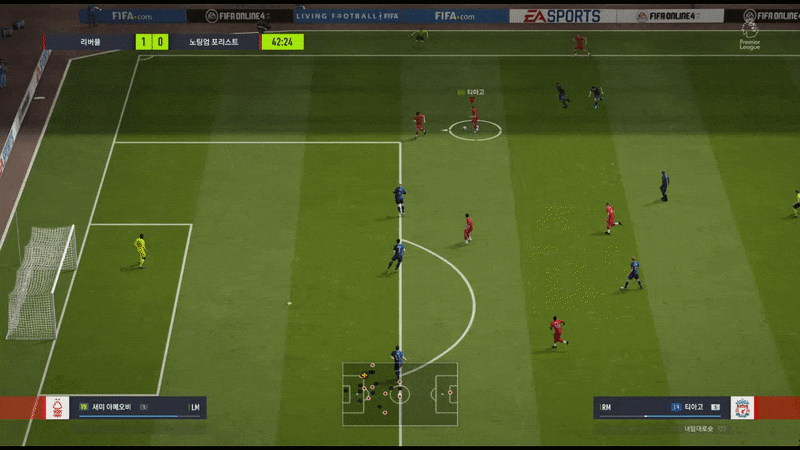The height and width of the screenshot is (450, 800).
Task: Select the Nottingham Forest crest icon
Action: (57, 408)
